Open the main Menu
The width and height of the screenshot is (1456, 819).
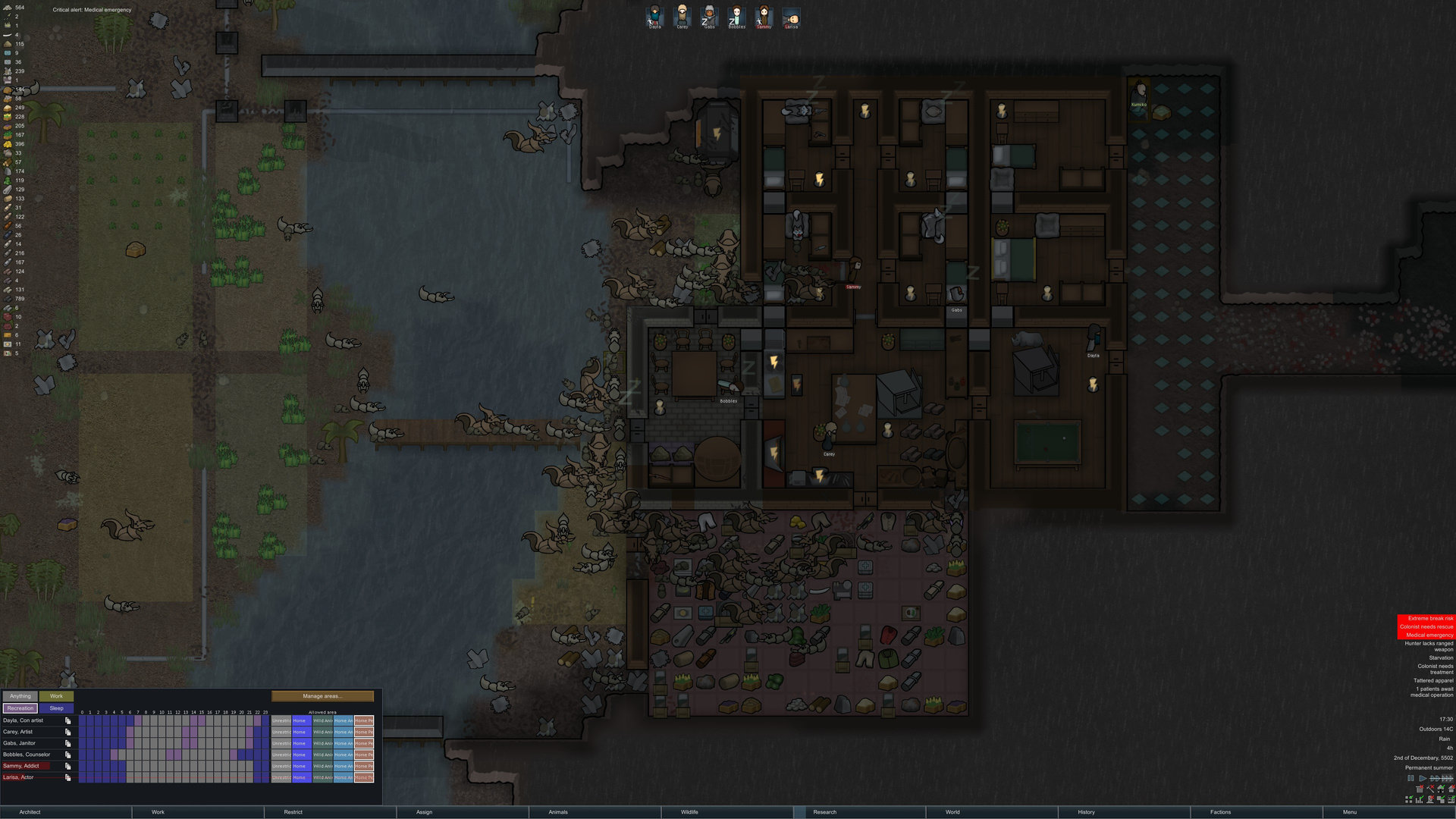[1350, 812]
